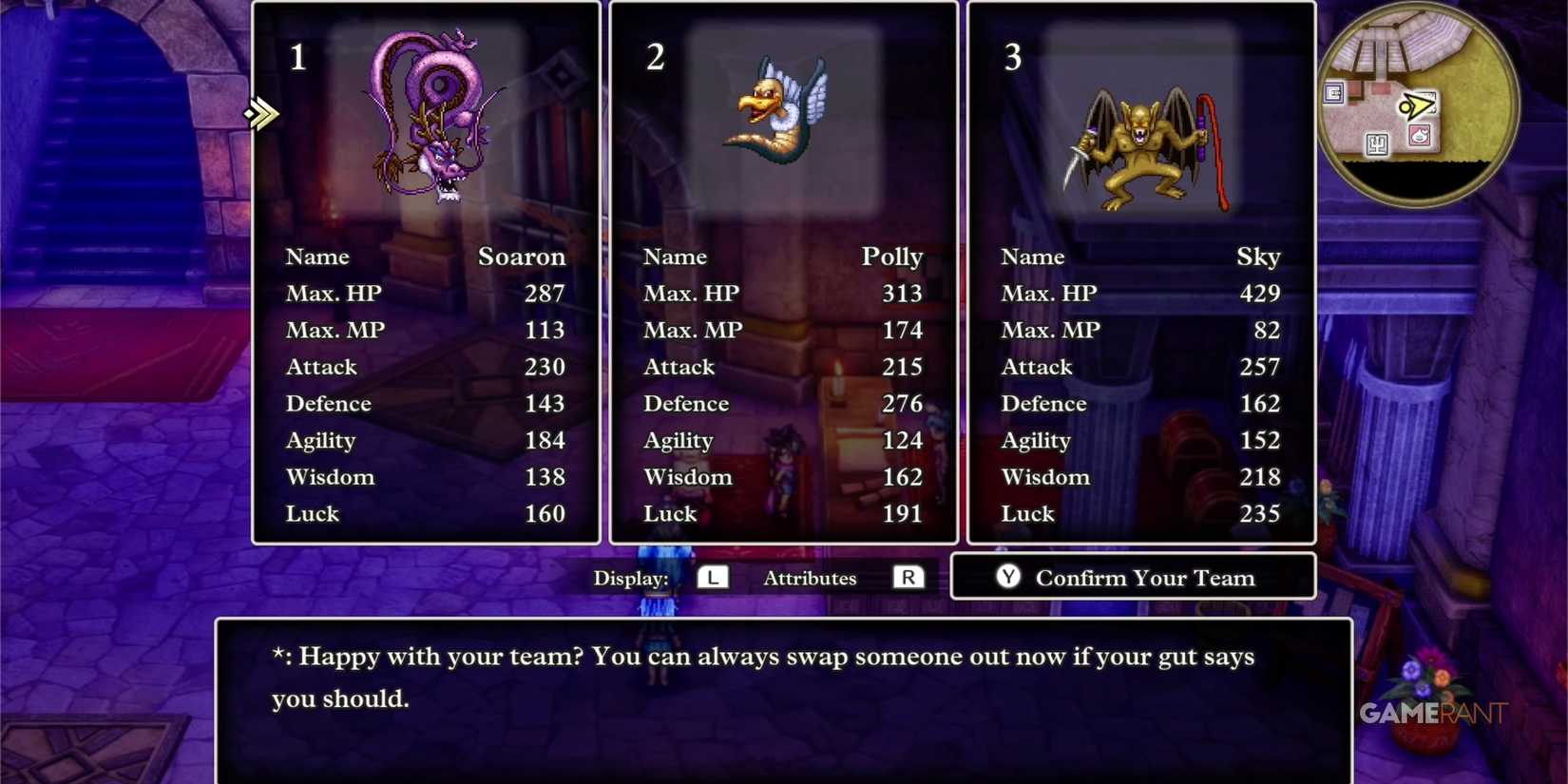Image resolution: width=1568 pixels, height=784 pixels.
Task: Click the R button icon for Attributes
Action: click(909, 577)
